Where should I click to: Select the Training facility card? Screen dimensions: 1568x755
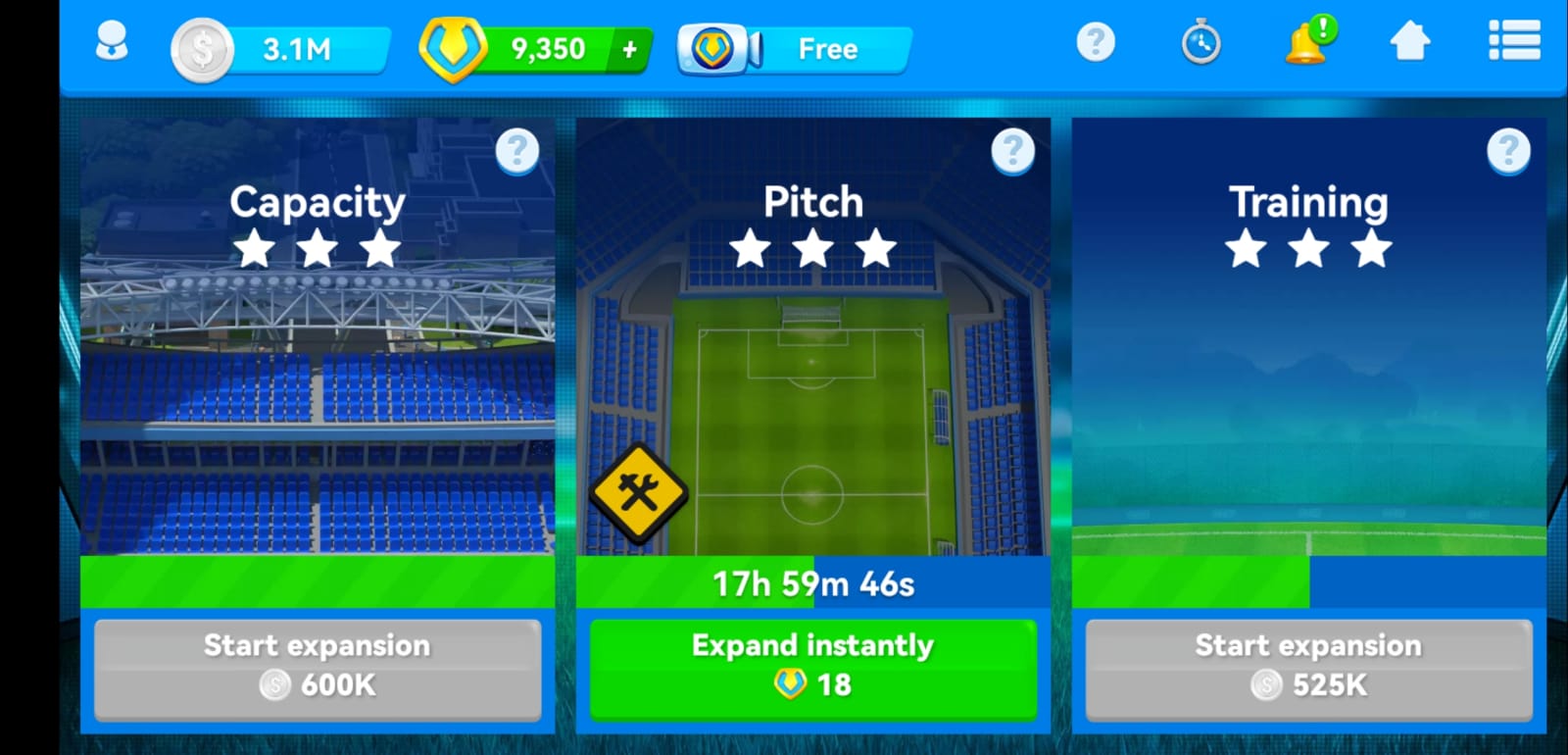pos(1309,392)
